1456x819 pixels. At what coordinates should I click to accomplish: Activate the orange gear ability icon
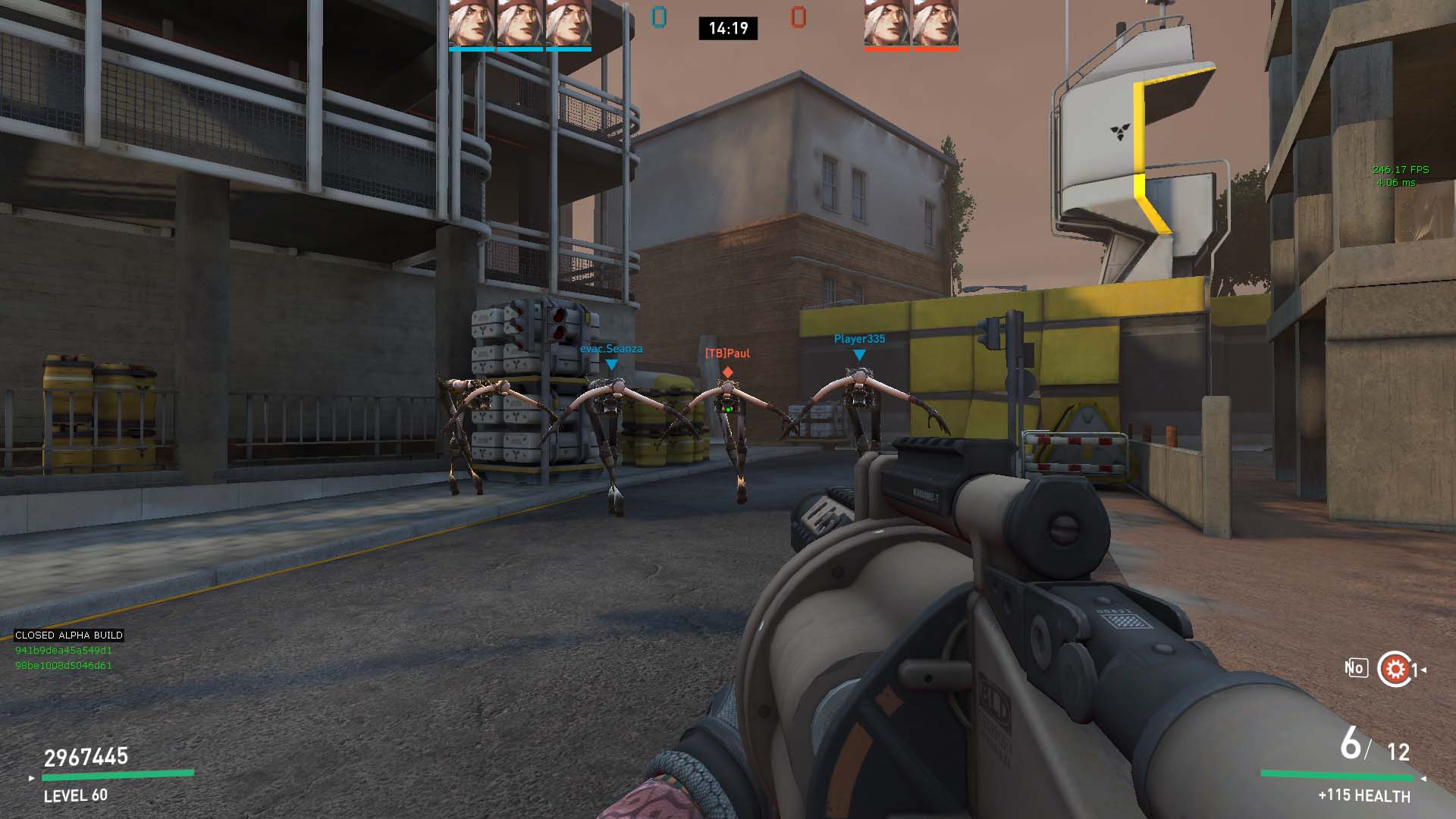1395,669
